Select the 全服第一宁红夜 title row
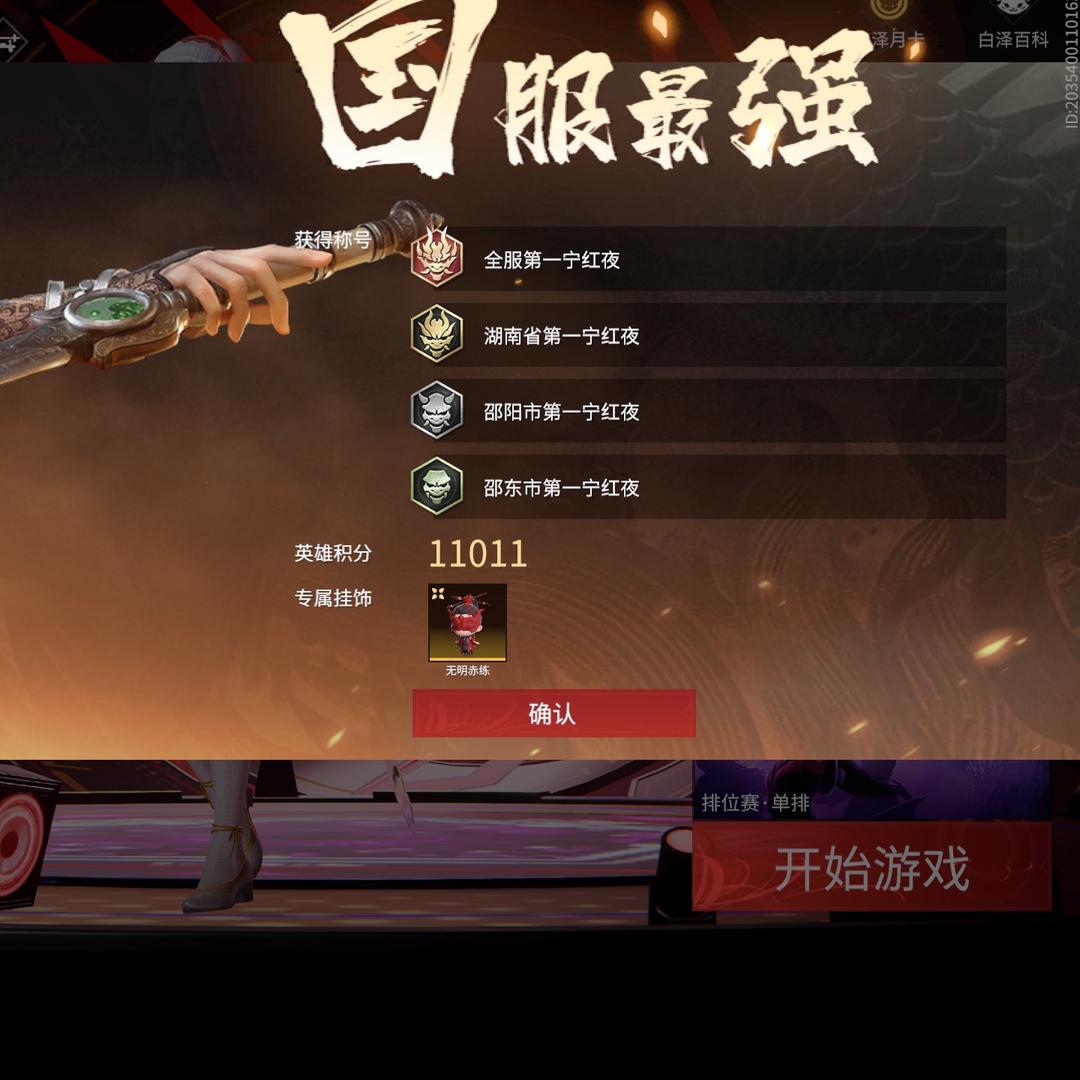 [707, 260]
